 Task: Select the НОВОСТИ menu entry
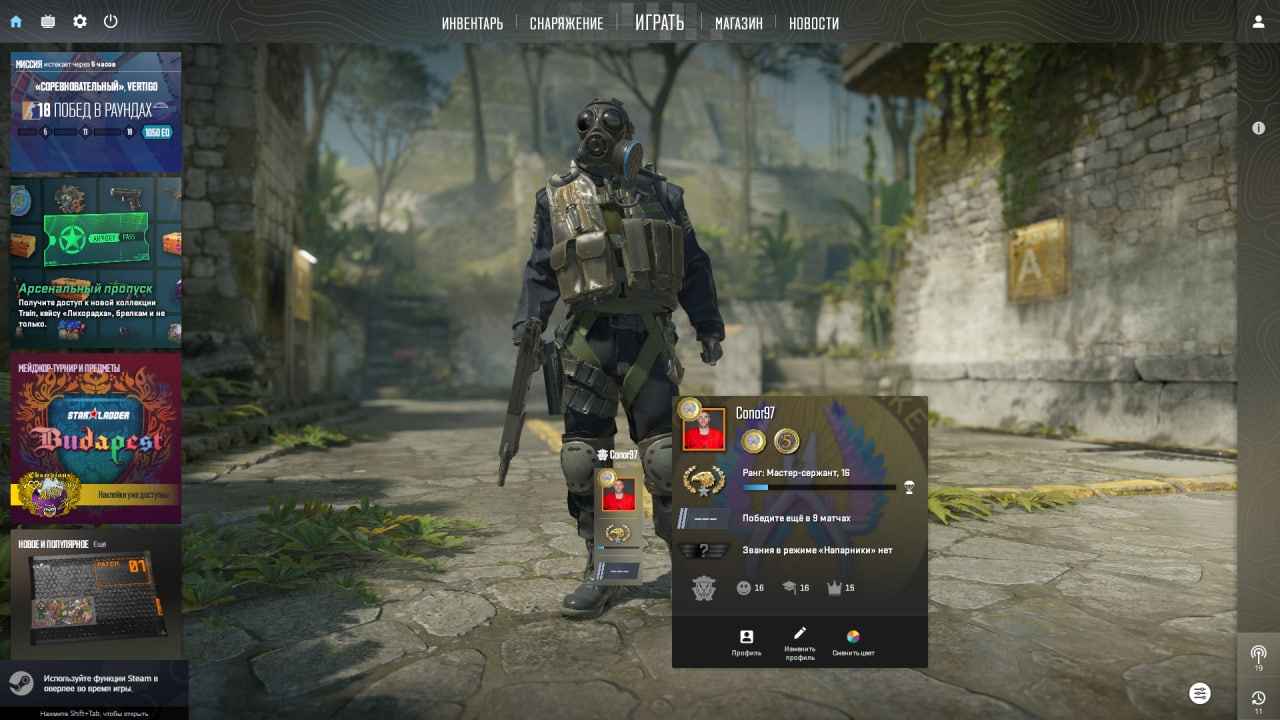813,22
